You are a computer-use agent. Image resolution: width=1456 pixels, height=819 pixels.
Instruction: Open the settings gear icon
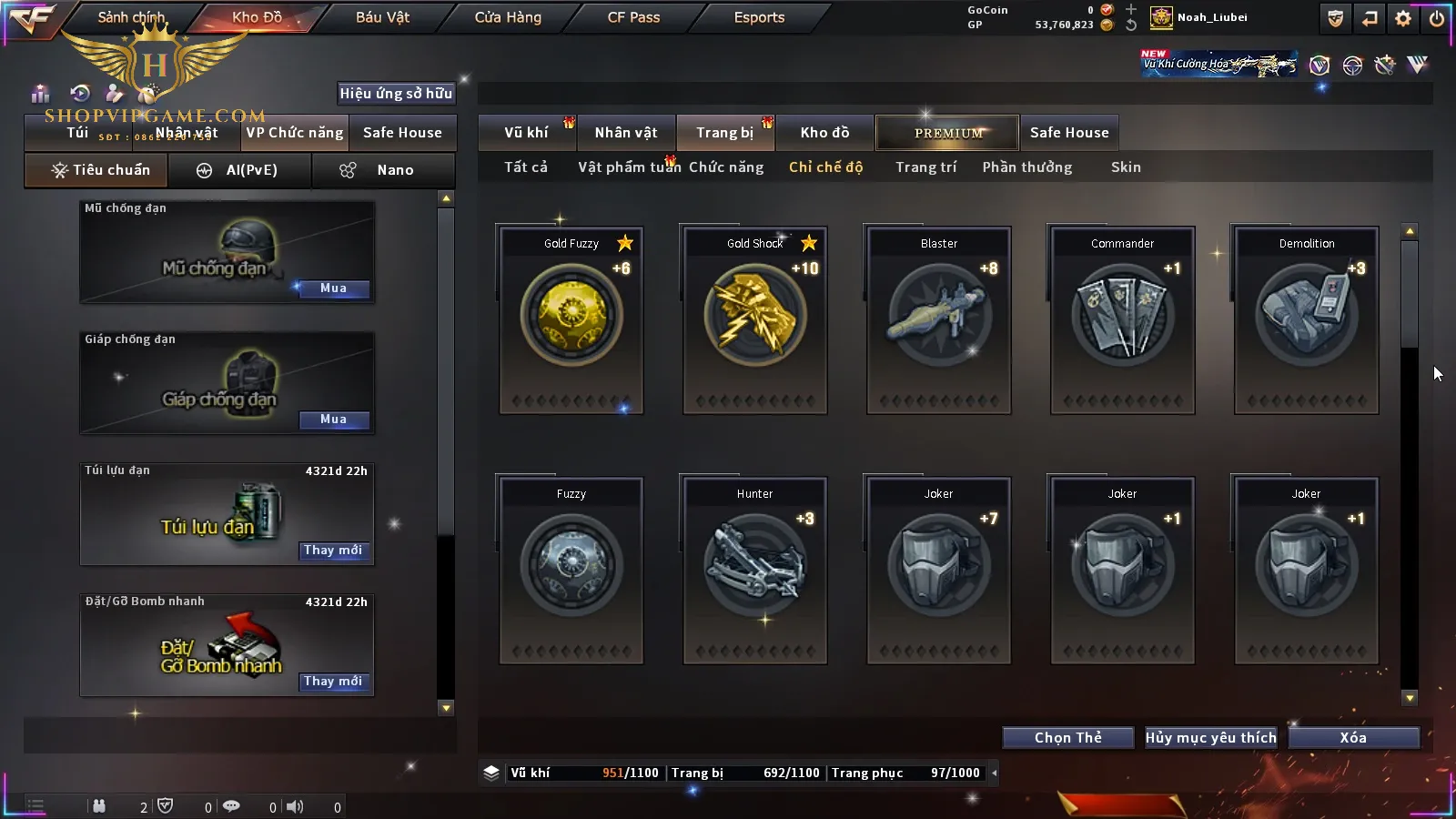(x=1403, y=18)
